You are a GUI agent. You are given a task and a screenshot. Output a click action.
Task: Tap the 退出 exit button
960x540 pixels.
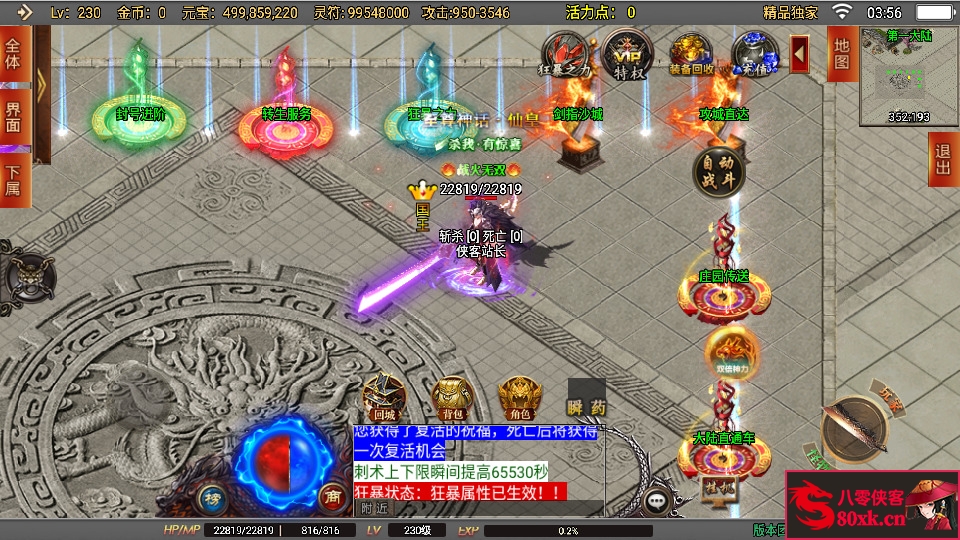point(943,159)
